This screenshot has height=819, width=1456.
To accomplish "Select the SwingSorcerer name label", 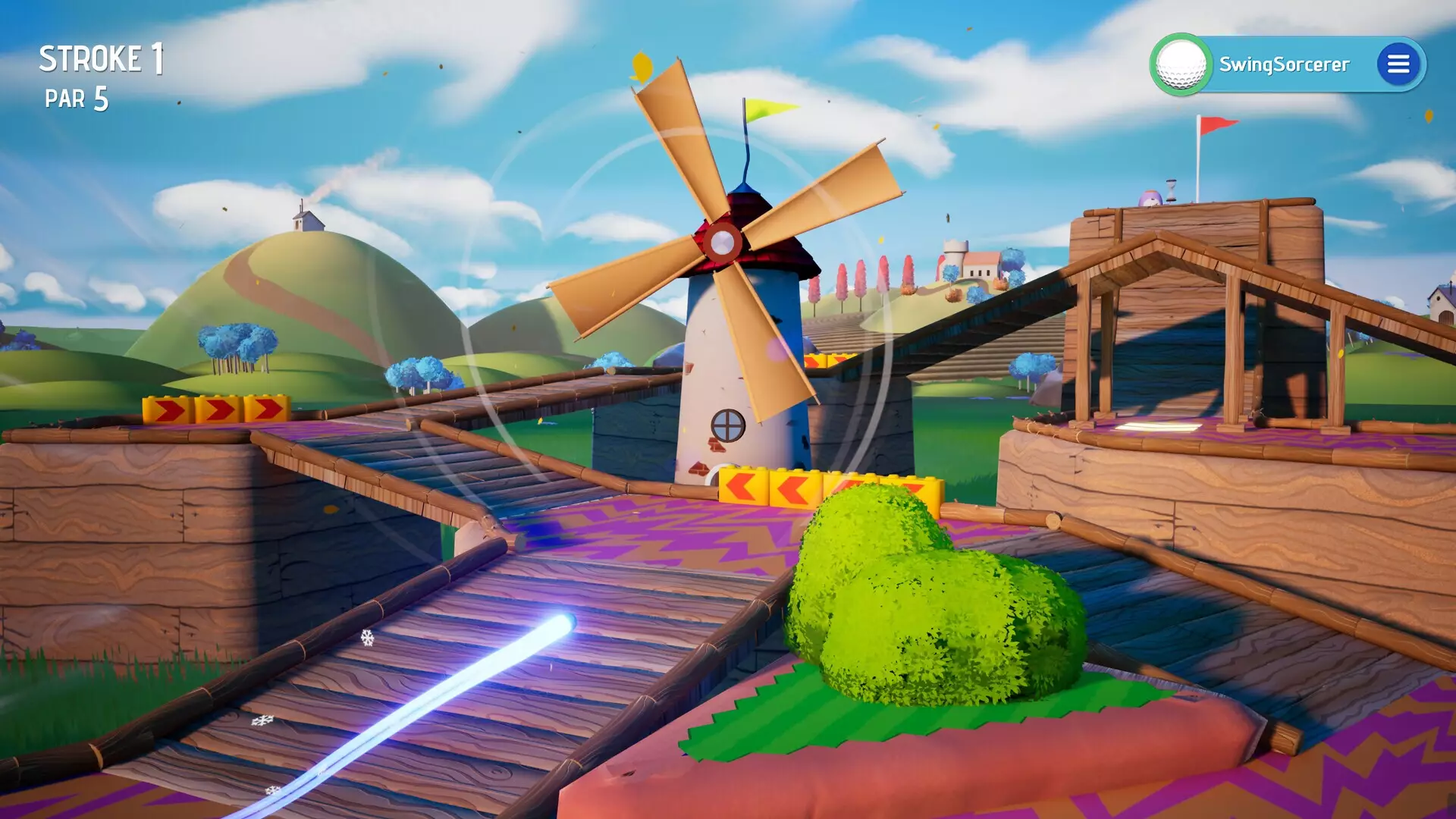I will coord(1285,64).
